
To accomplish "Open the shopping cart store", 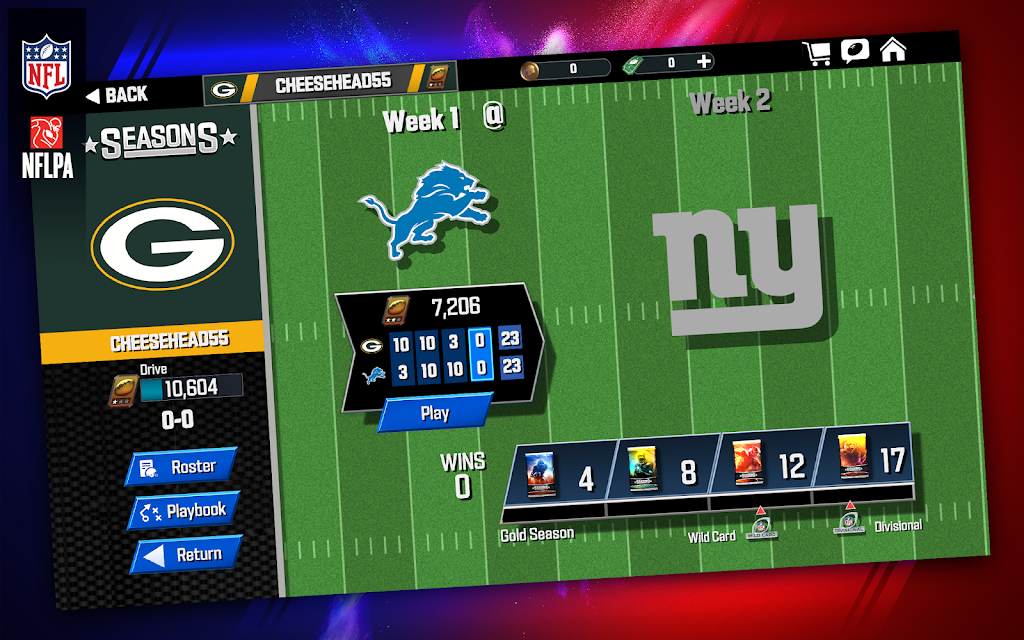I will (818, 53).
